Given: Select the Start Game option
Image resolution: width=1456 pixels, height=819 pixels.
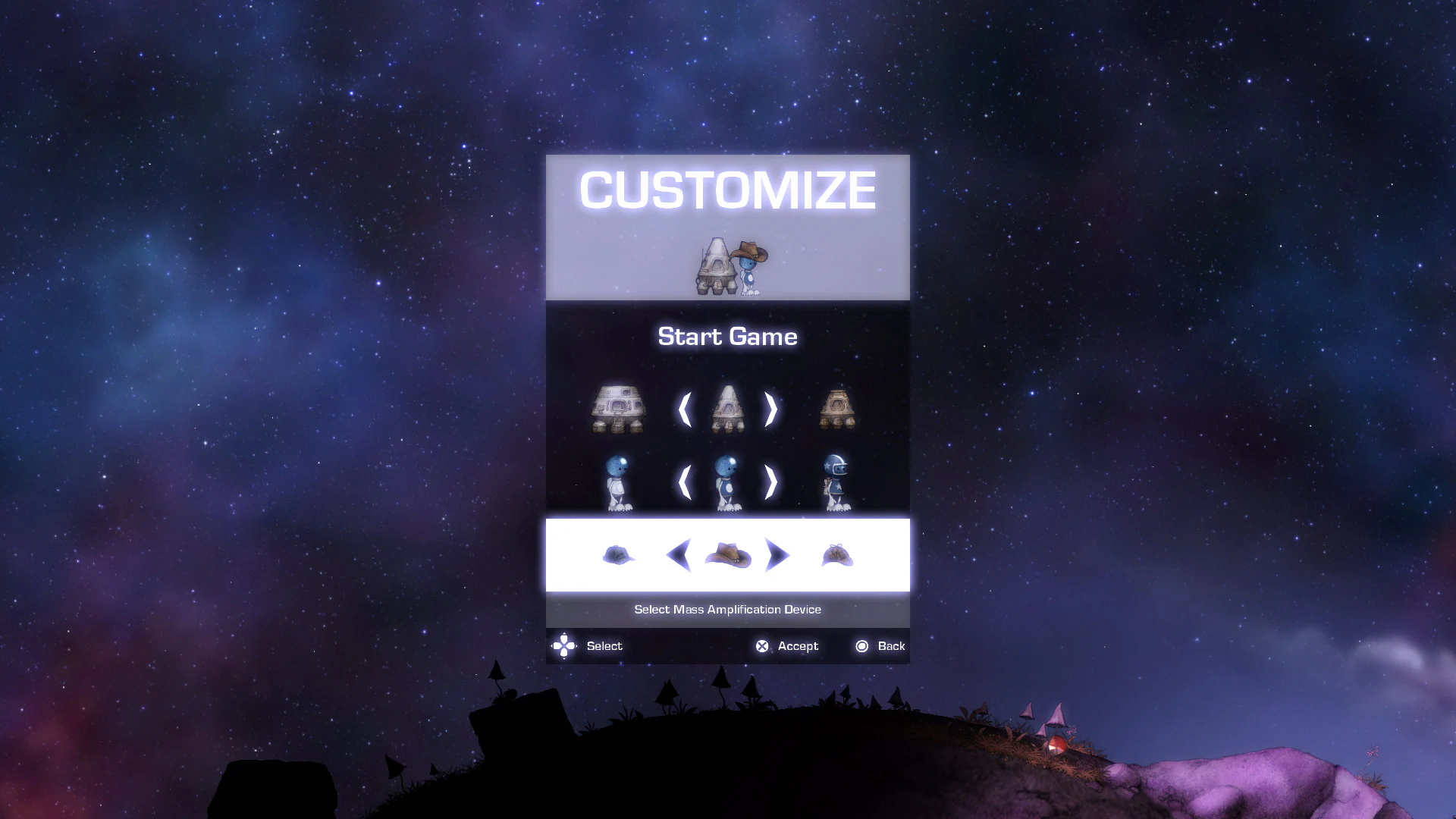Looking at the screenshot, I should pyautogui.click(x=727, y=337).
